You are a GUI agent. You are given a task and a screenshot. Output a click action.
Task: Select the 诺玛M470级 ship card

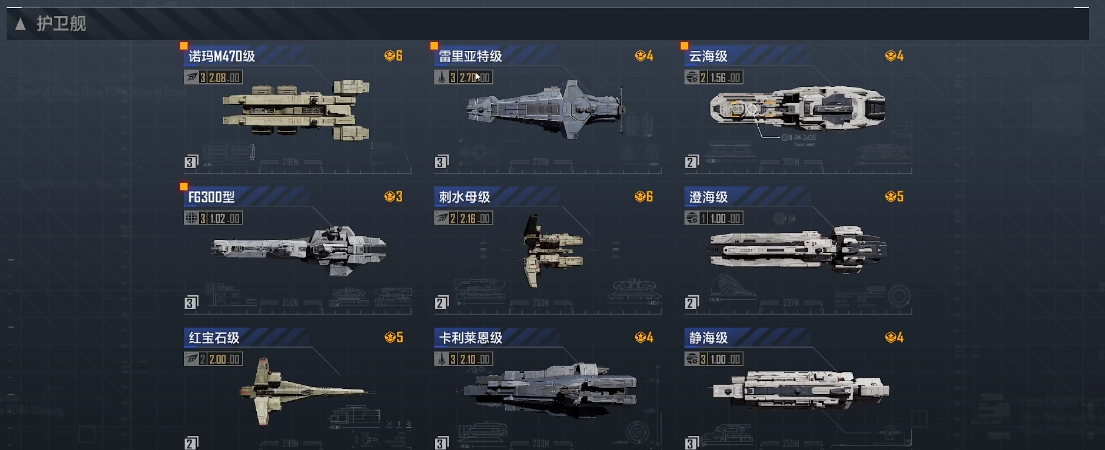point(294,106)
